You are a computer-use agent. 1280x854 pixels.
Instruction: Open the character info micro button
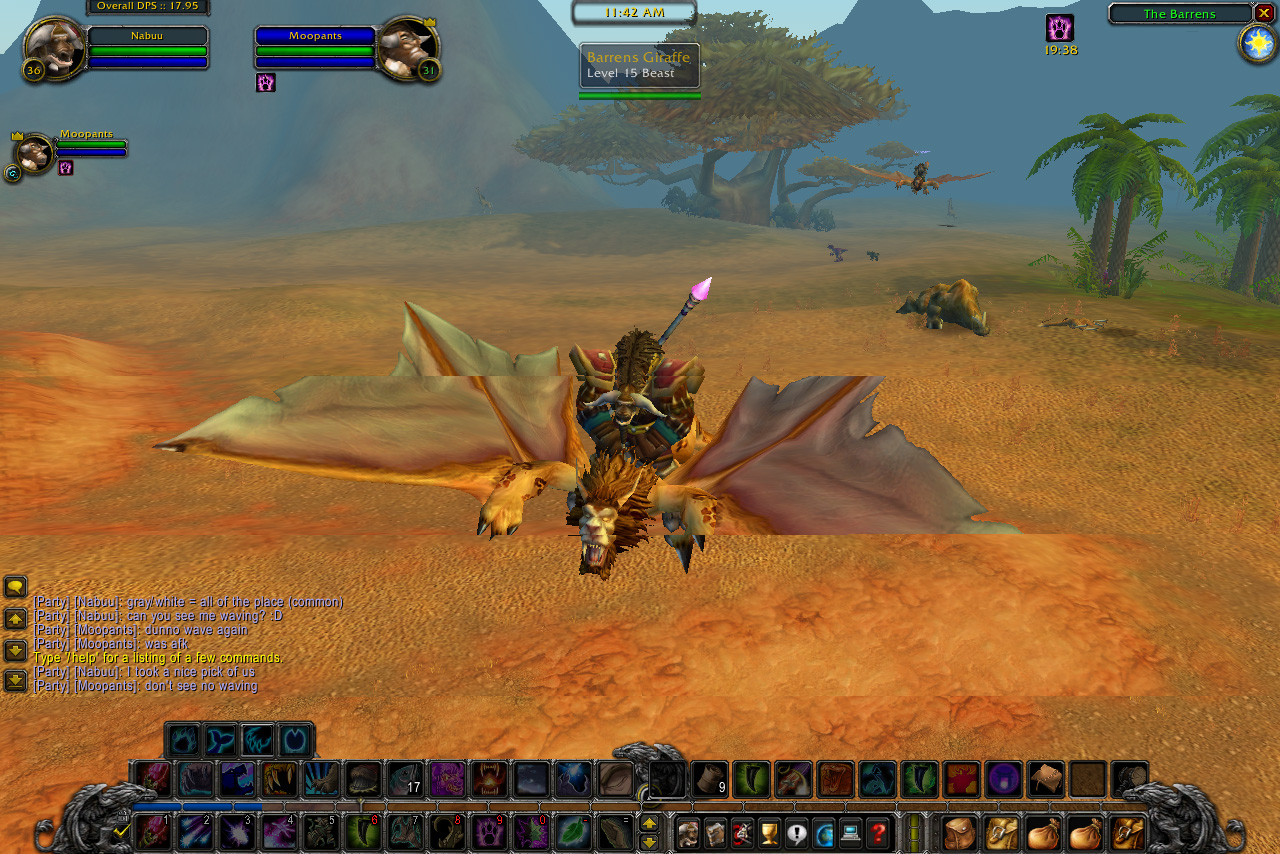click(x=688, y=832)
